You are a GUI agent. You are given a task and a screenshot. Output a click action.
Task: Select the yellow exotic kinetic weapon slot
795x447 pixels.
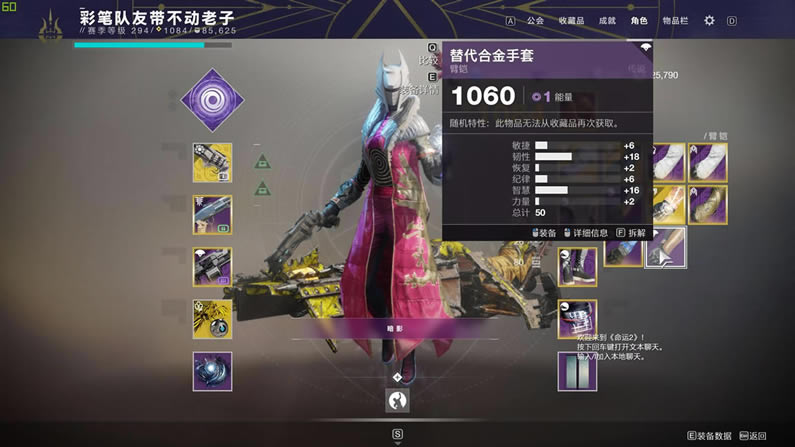point(212,163)
